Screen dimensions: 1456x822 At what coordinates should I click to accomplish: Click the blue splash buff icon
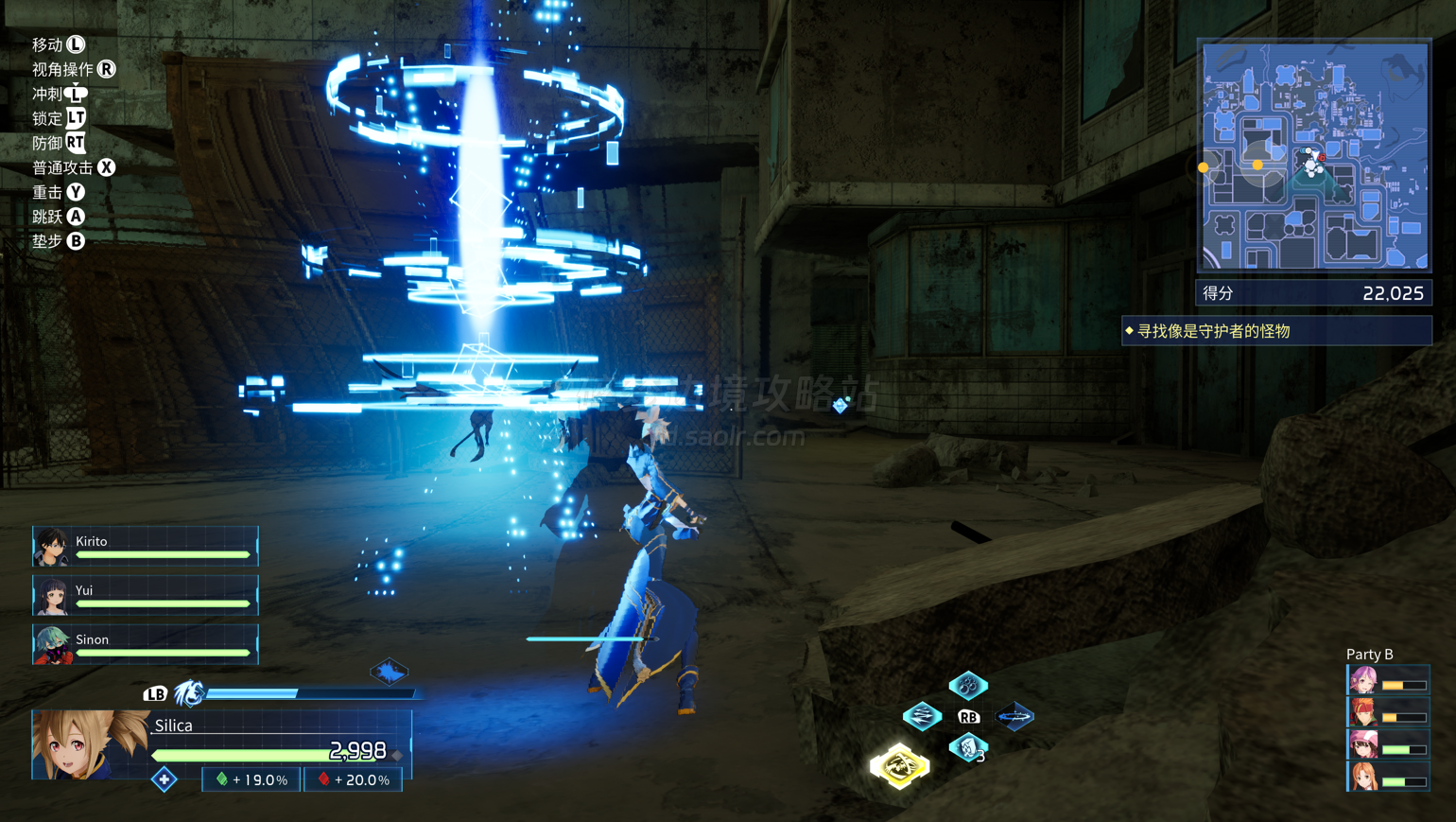tap(389, 672)
